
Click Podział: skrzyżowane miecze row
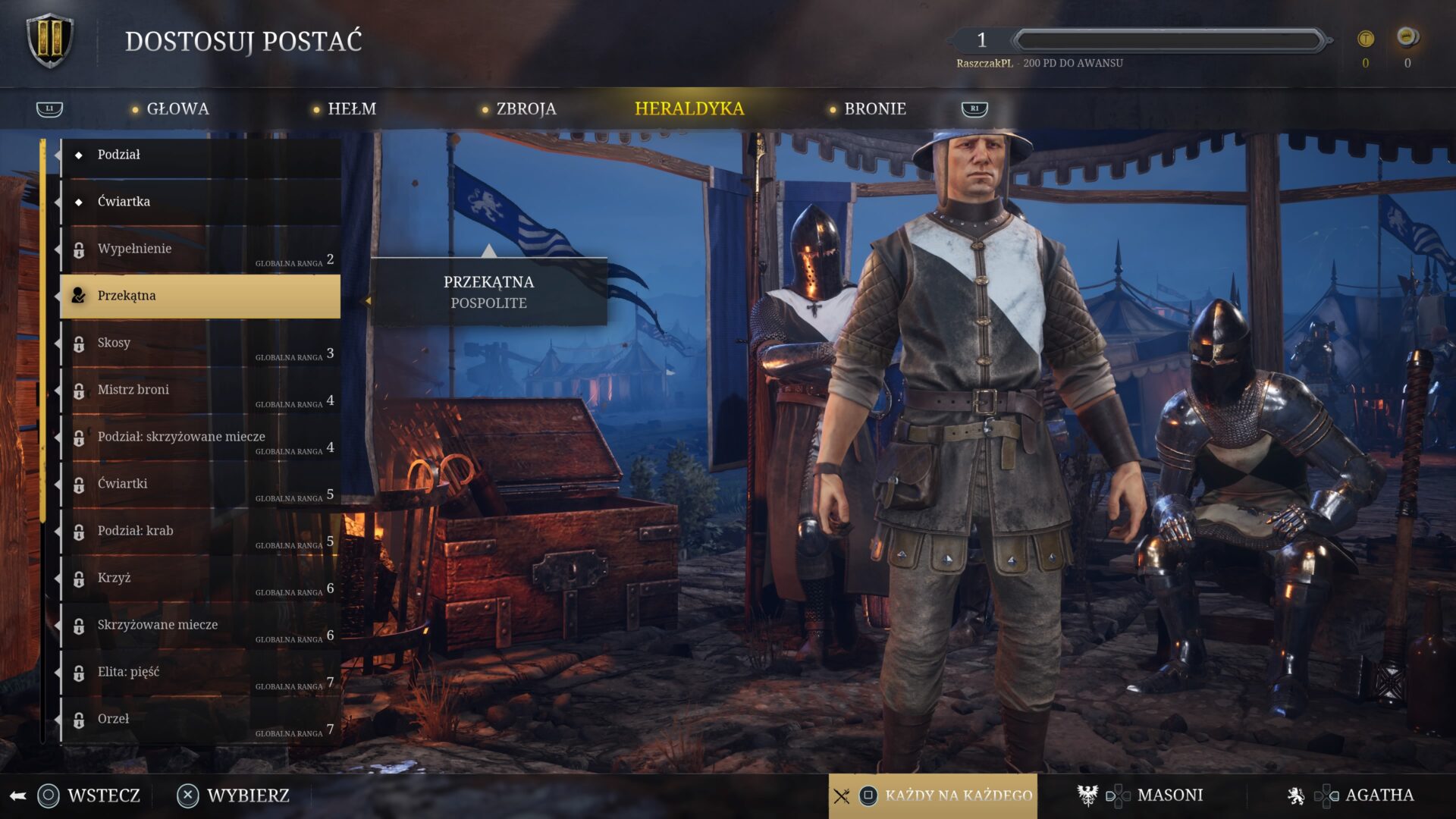199,437
